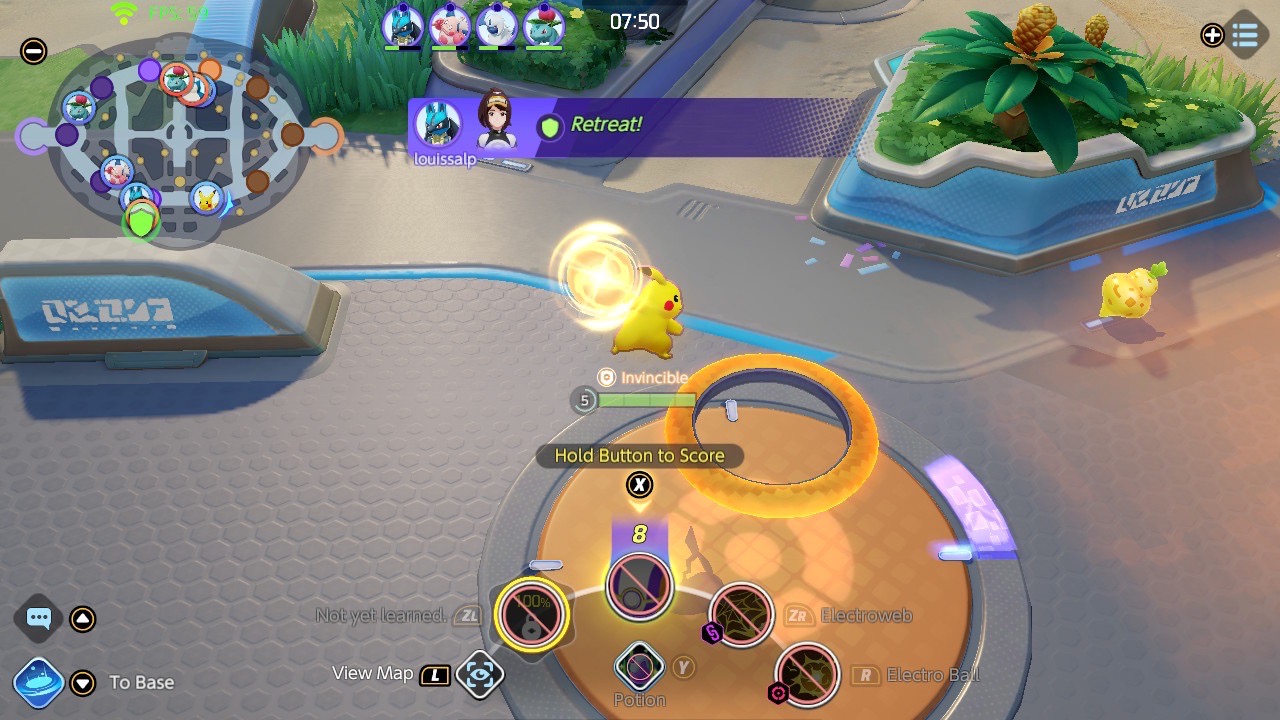The height and width of the screenshot is (720, 1280).
Task: Use the Potion battle item
Action: pos(639,667)
